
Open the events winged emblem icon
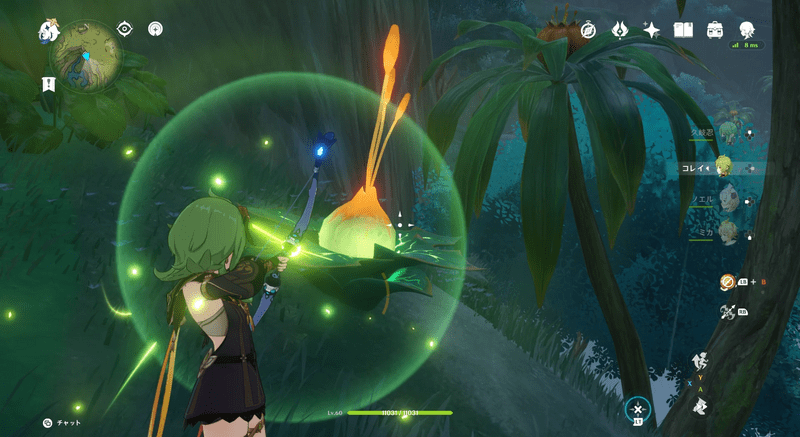pyautogui.click(x=620, y=30)
